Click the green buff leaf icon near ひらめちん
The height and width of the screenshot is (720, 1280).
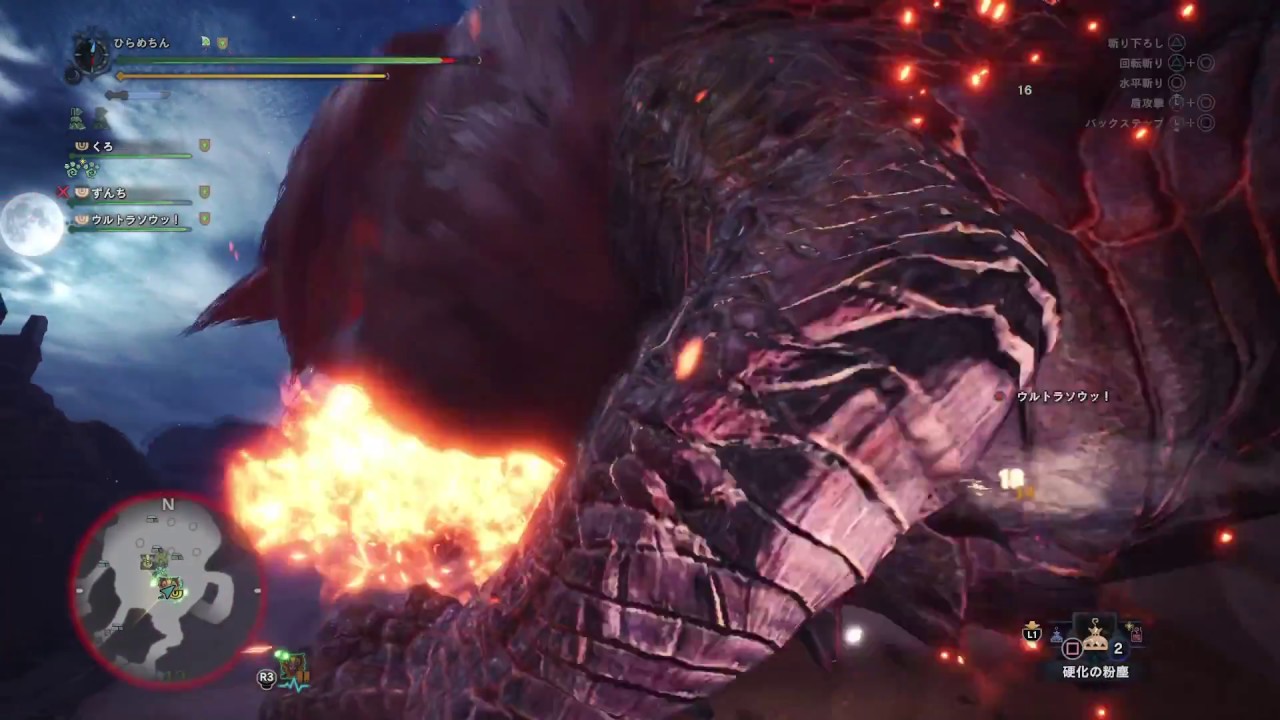pos(205,42)
